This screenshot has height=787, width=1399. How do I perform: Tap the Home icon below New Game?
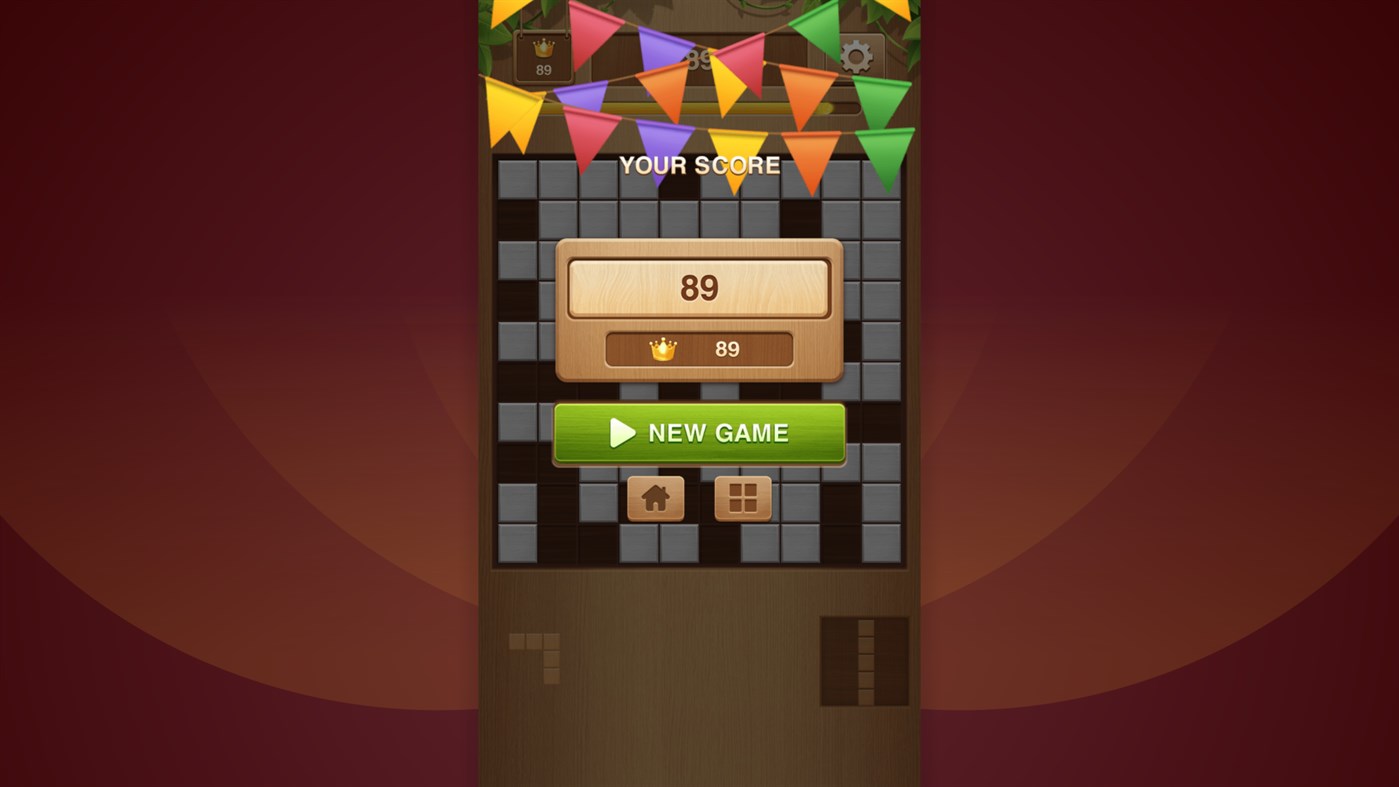click(x=655, y=497)
